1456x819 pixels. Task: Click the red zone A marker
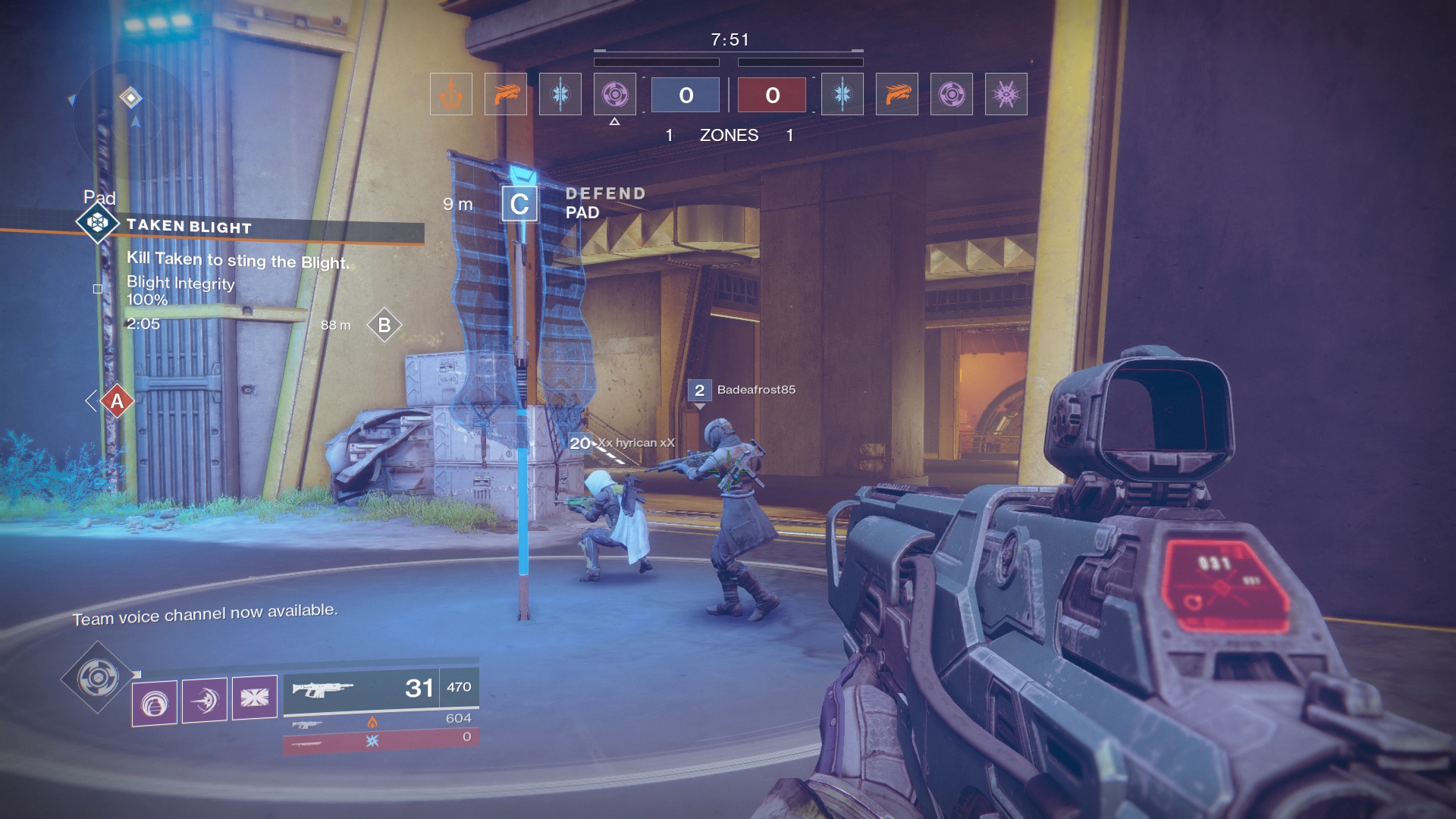[117, 401]
